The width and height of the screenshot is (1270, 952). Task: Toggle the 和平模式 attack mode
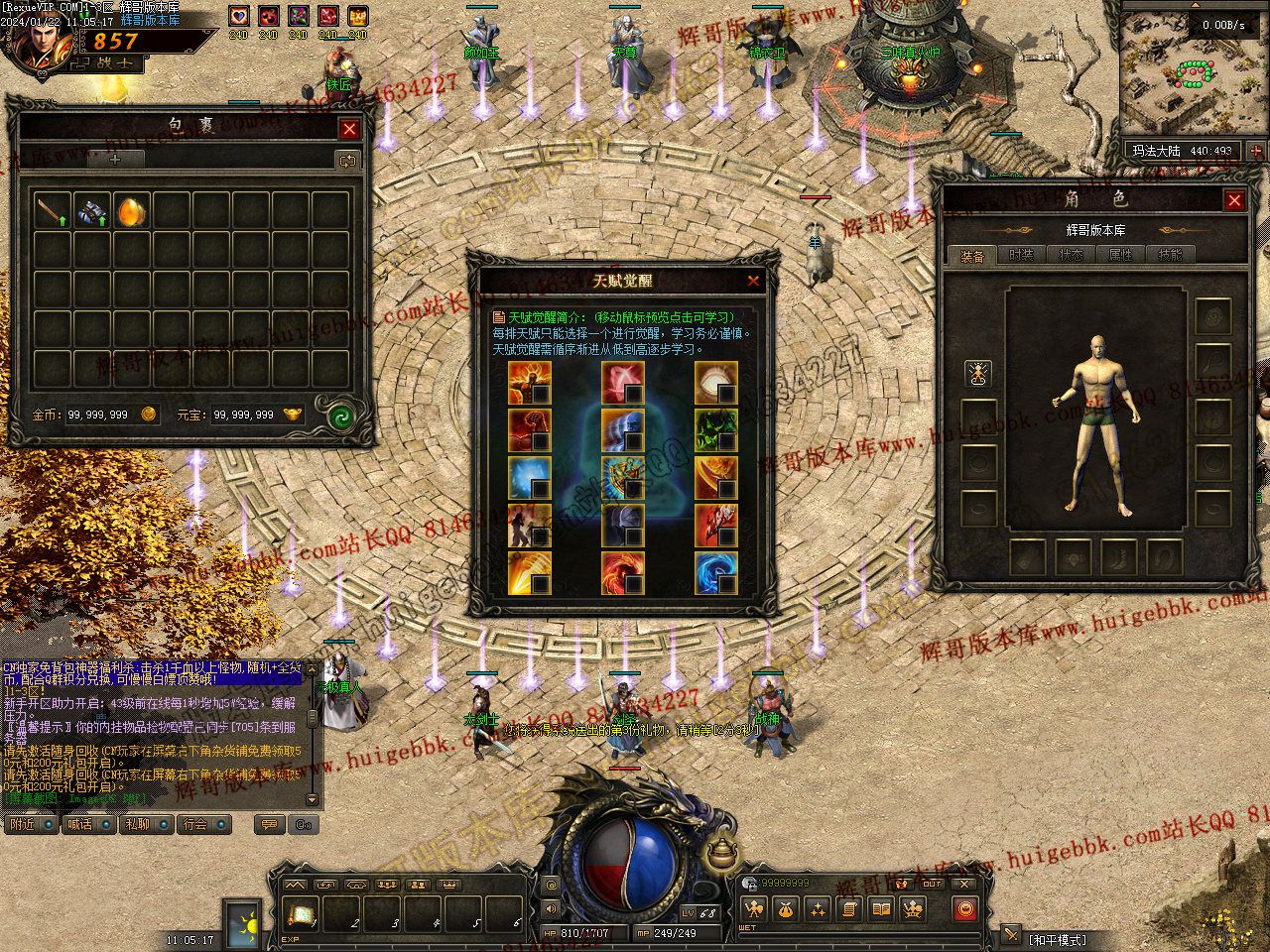tap(1058, 939)
